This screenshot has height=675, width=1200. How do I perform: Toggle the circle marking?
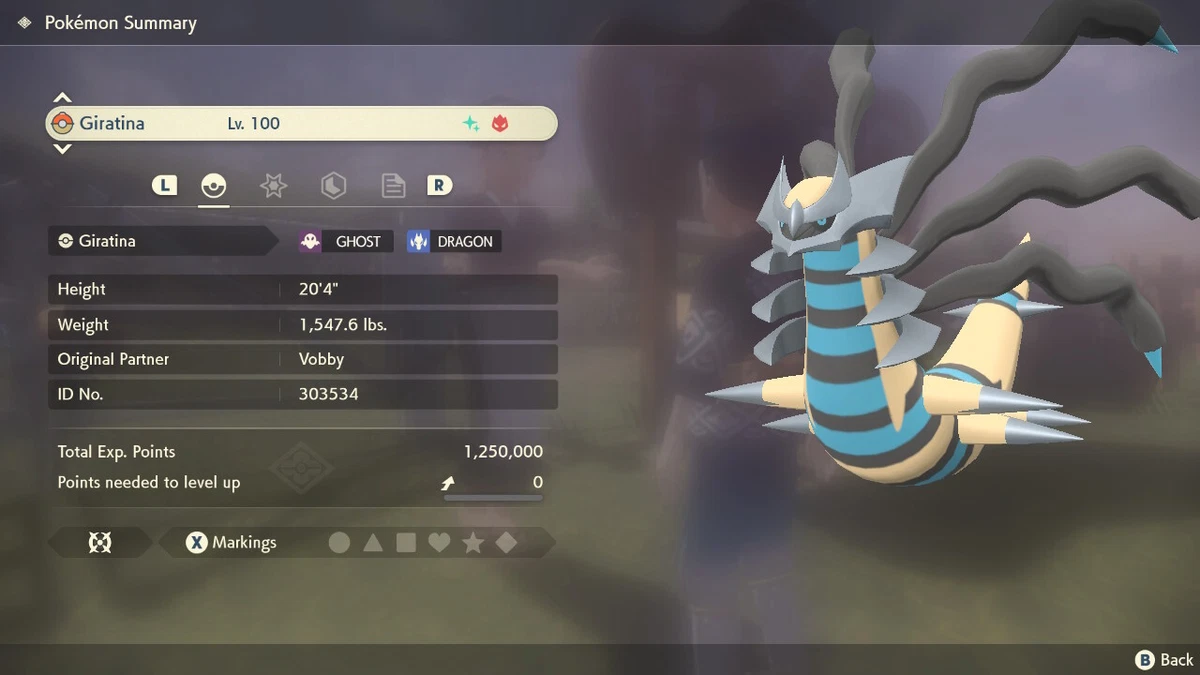click(x=340, y=543)
